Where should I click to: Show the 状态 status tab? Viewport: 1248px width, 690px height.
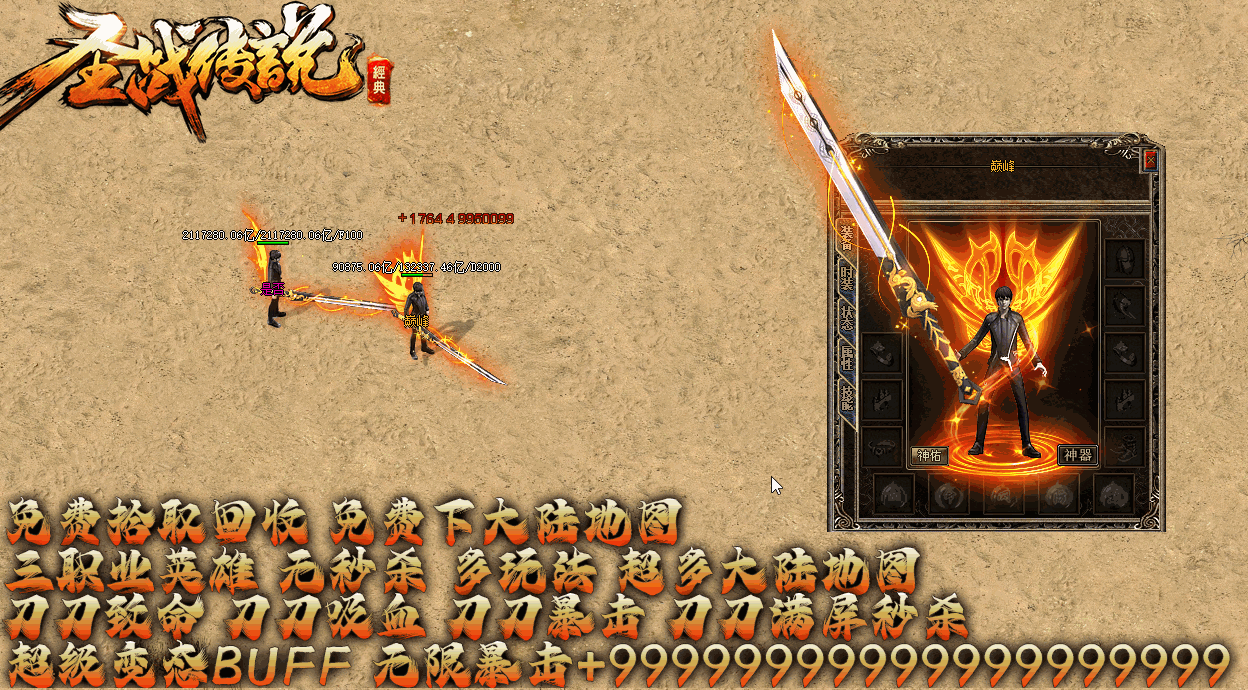coord(846,318)
